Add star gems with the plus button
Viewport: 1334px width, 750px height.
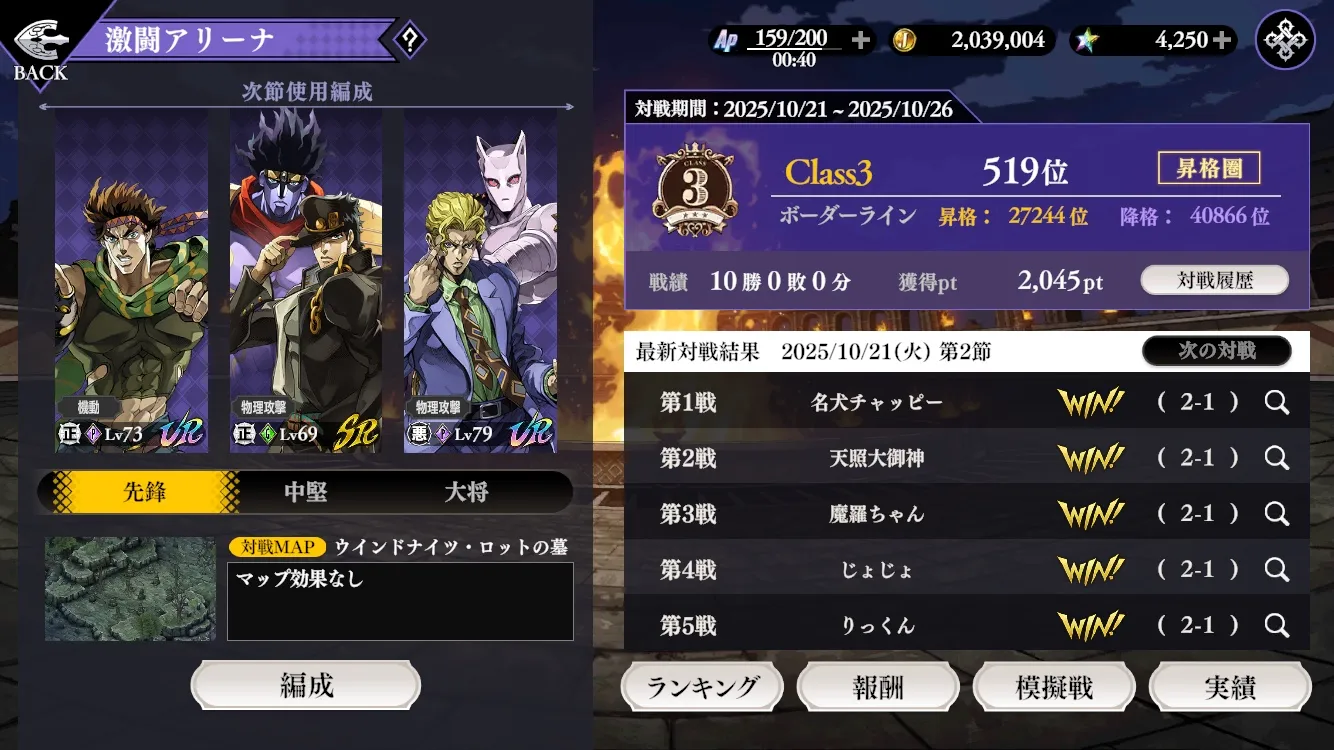pyautogui.click(x=1221, y=40)
